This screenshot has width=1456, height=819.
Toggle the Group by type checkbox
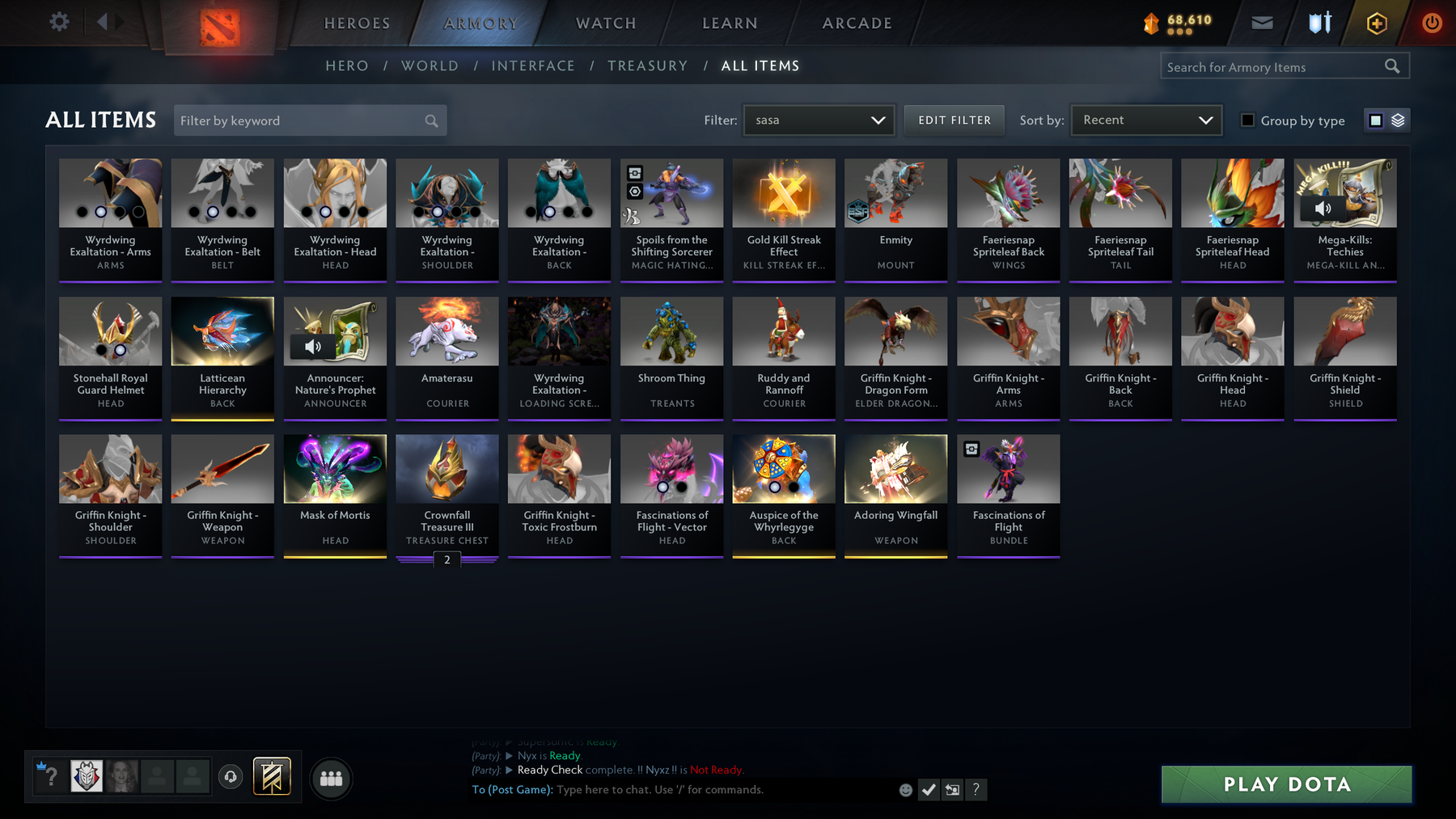click(1248, 120)
